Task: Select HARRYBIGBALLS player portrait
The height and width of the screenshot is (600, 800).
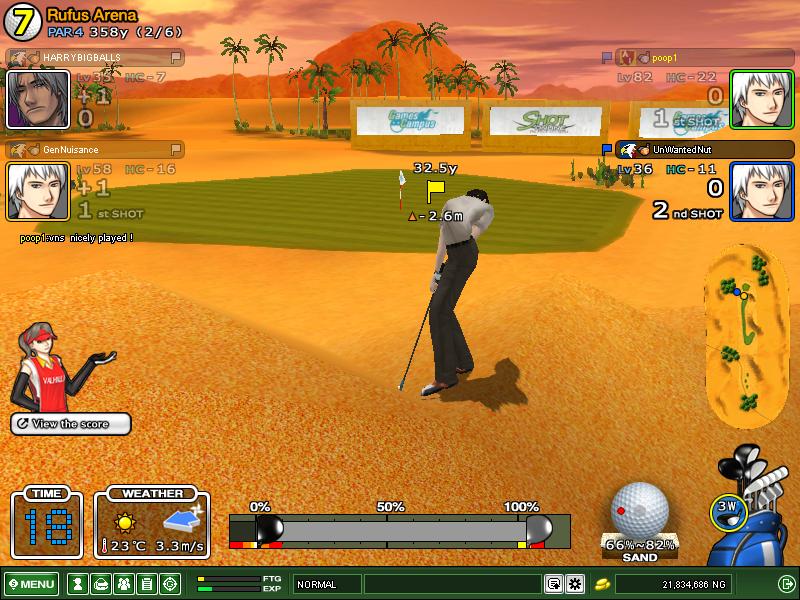Action: click(38, 99)
